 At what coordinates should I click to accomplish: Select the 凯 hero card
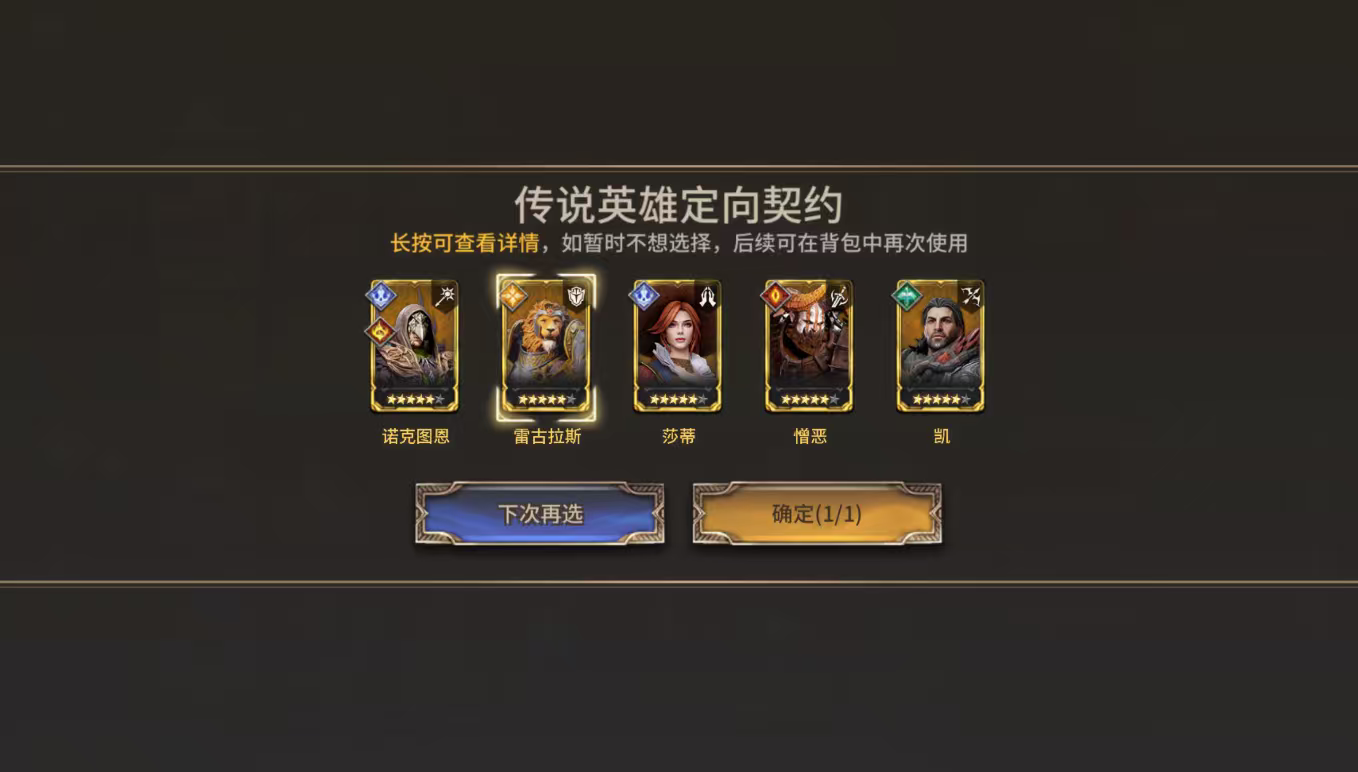(x=941, y=345)
